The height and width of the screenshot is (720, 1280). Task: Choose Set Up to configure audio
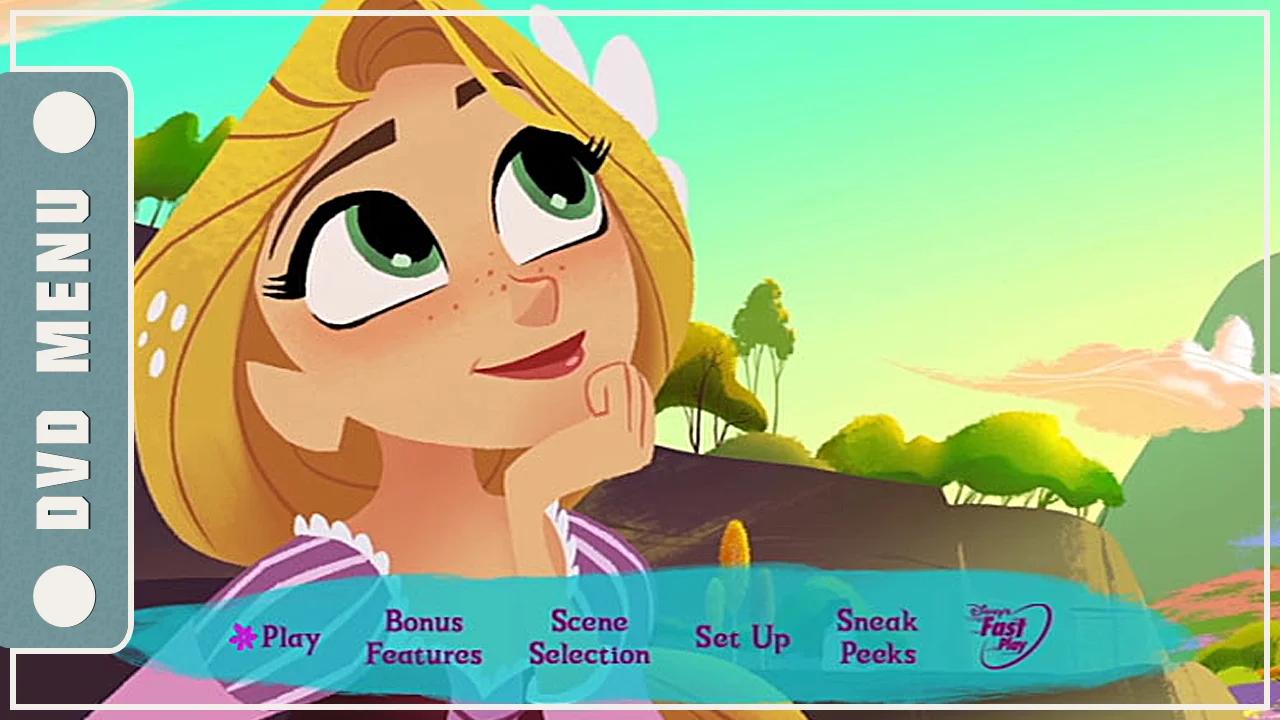coord(744,637)
